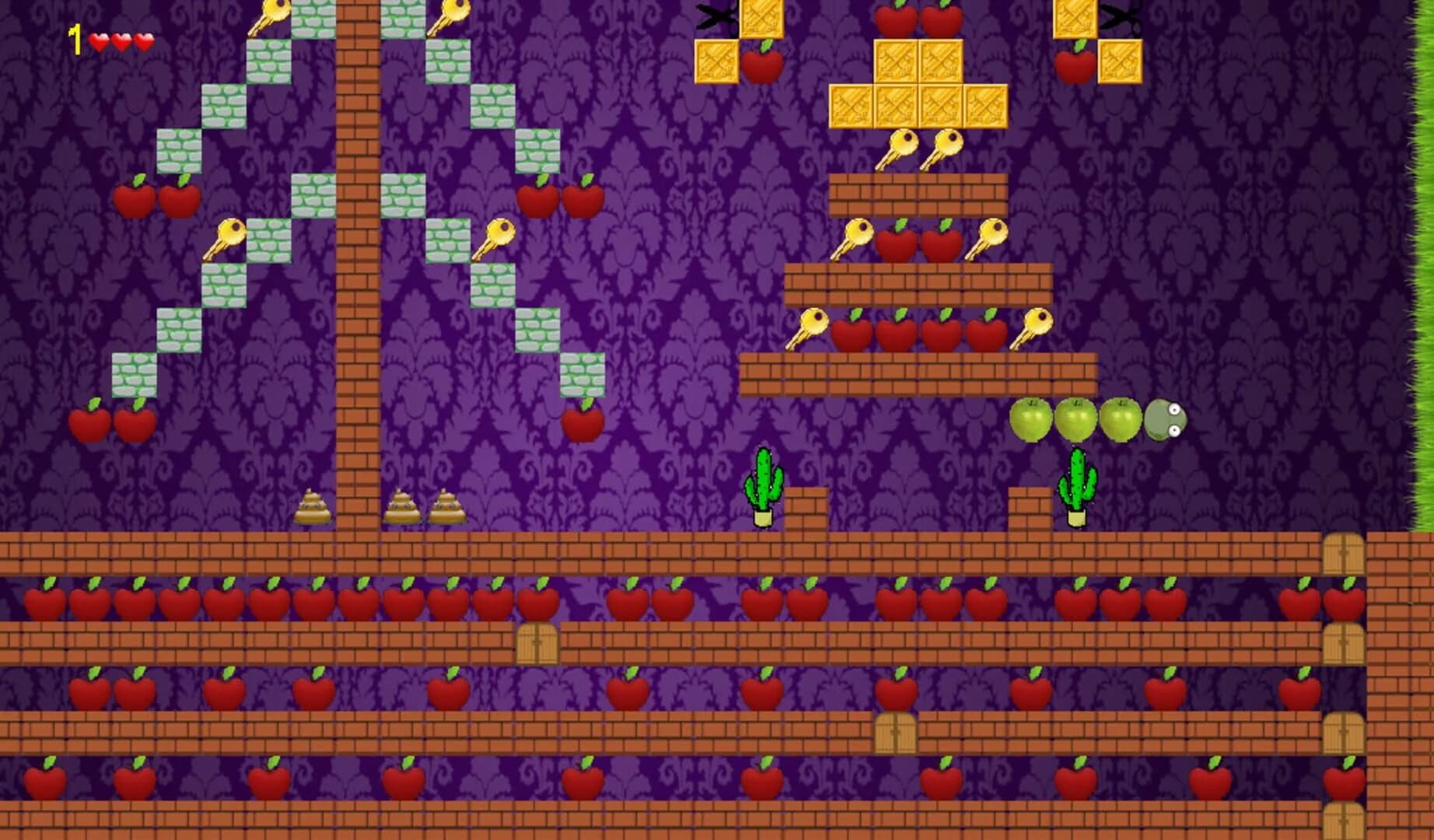The height and width of the screenshot is (840, 1434).
Task: Toggle the middle heart in the health bar
Action: coord(121,37)
